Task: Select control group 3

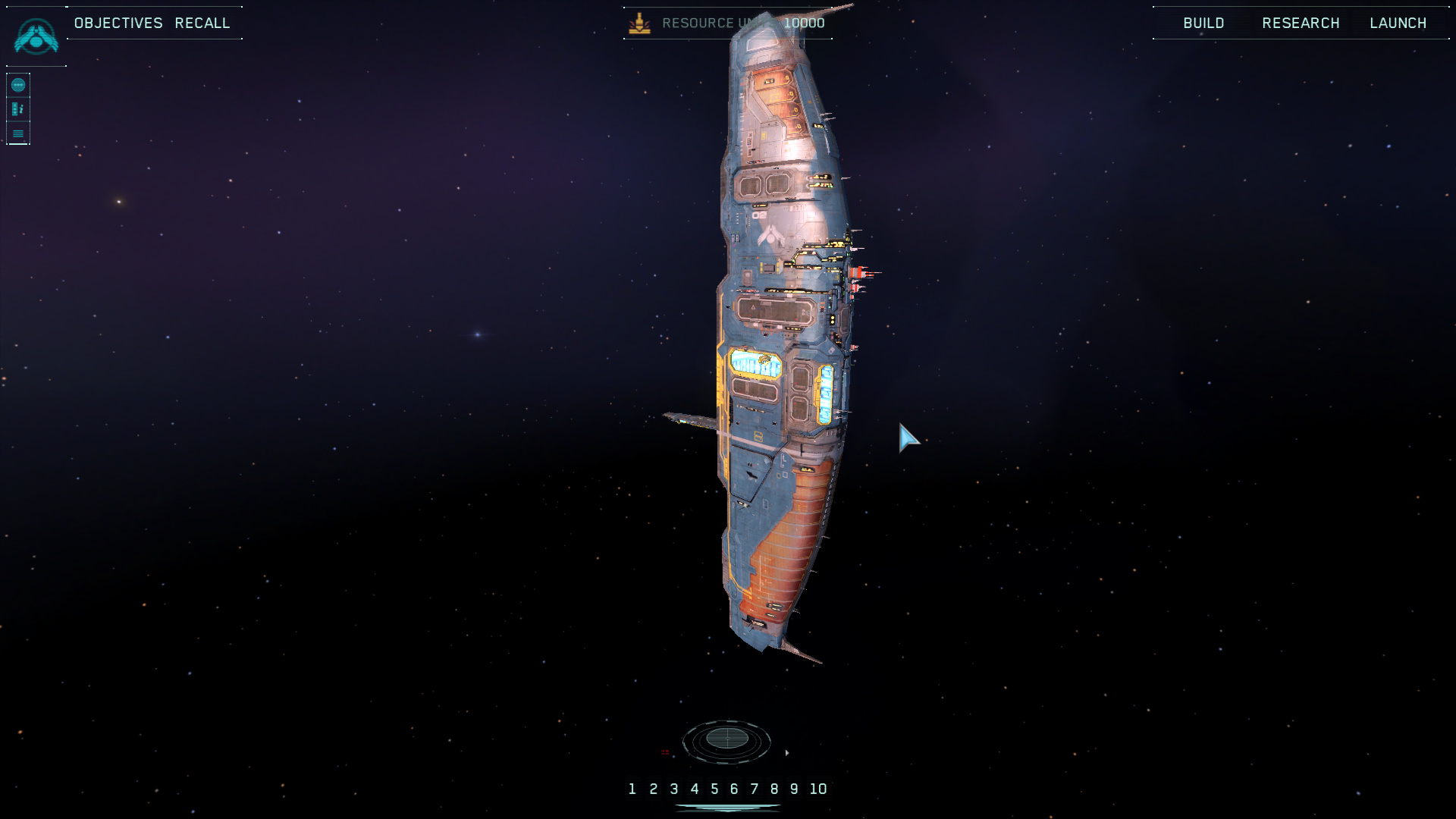Action: [673, 789]
